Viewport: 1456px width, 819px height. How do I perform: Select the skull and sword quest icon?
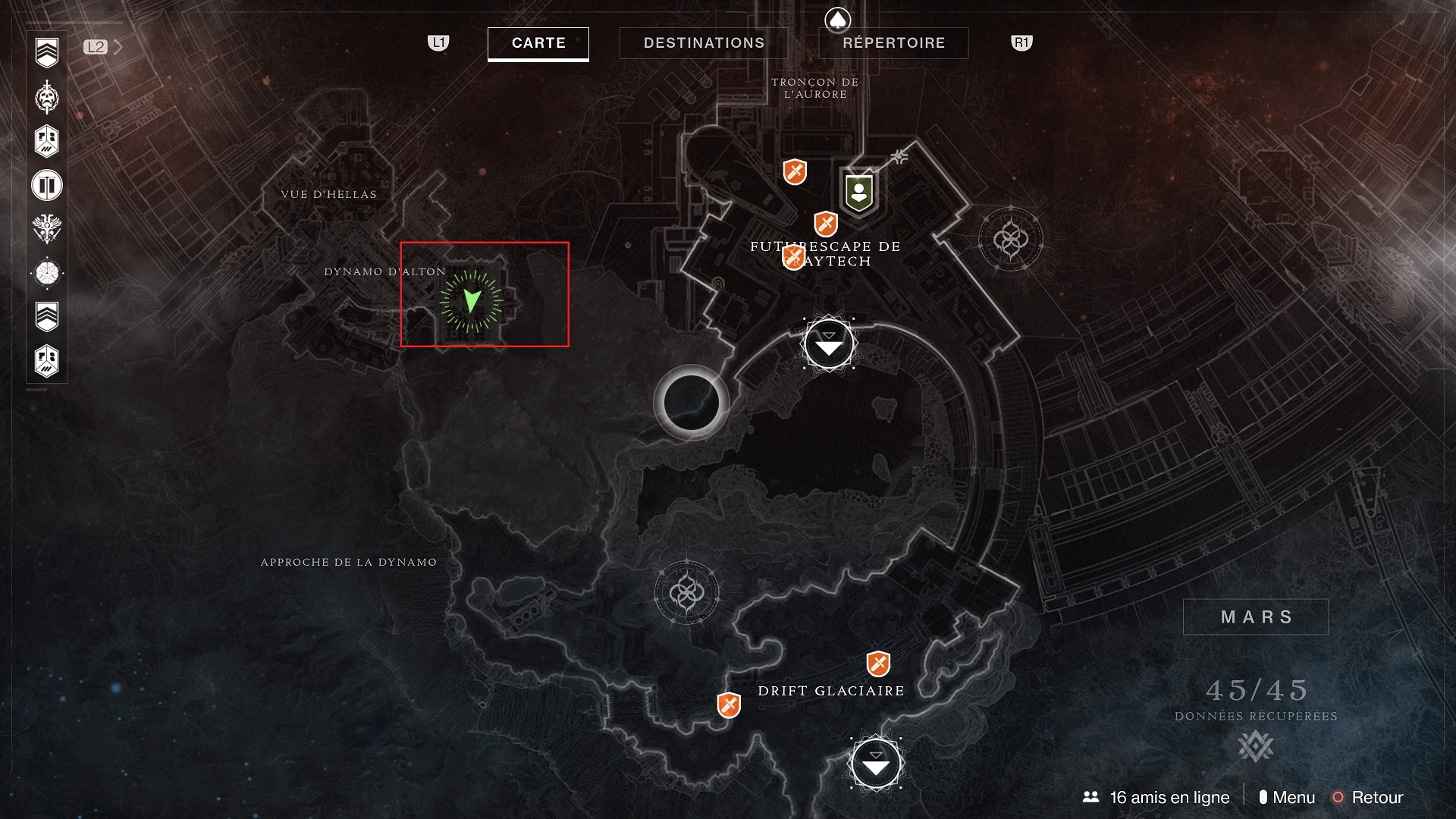click(x=47, y=97)
